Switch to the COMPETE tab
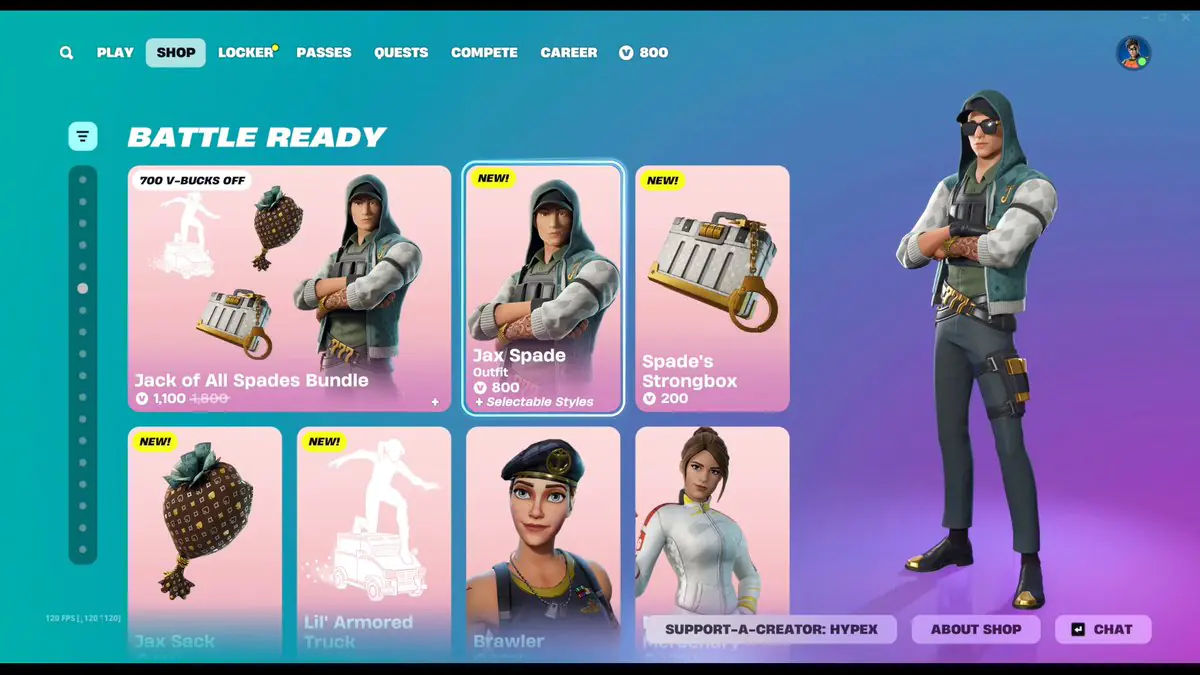Image resolution: width=1200 pixels, height=675 pixels. point(484,53)
